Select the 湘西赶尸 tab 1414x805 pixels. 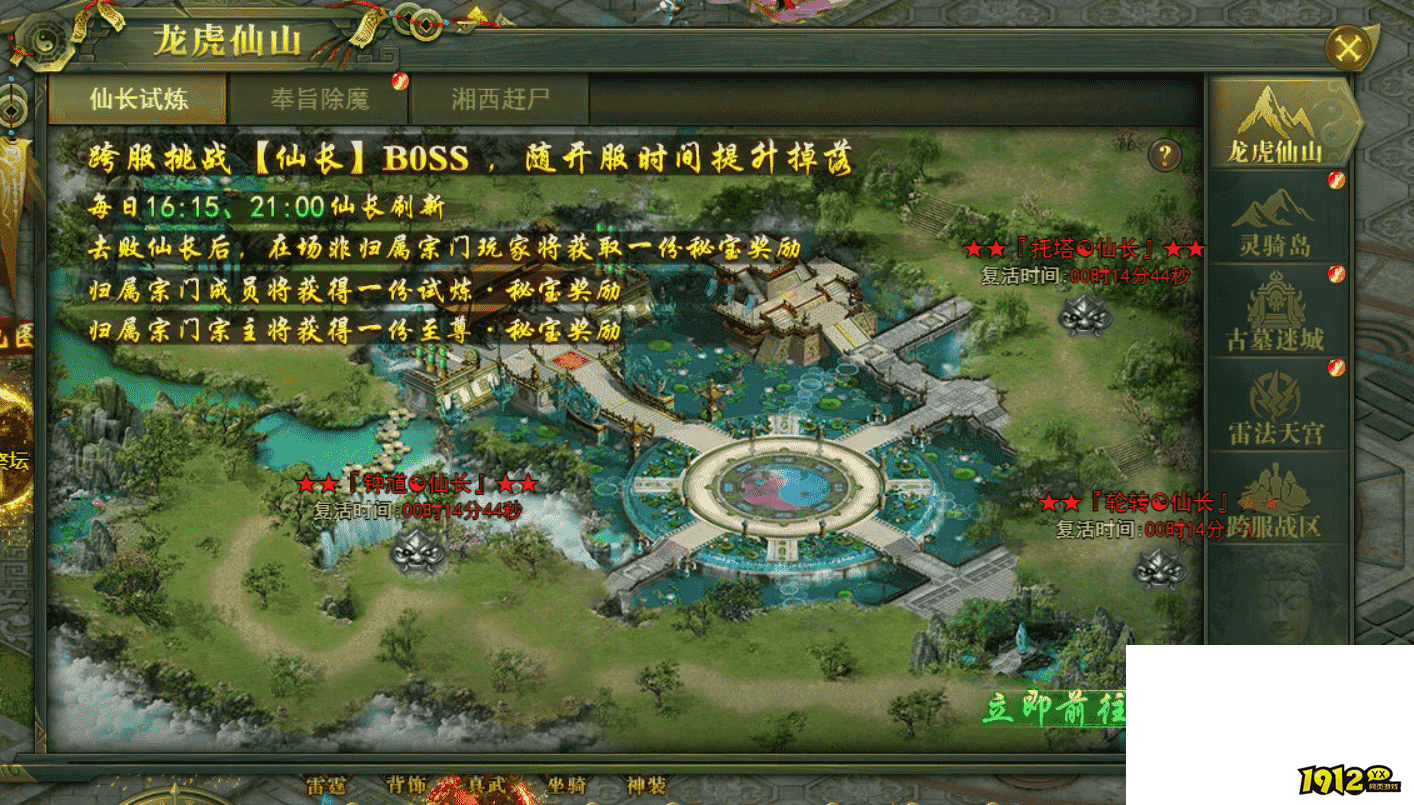coord(499,99)
